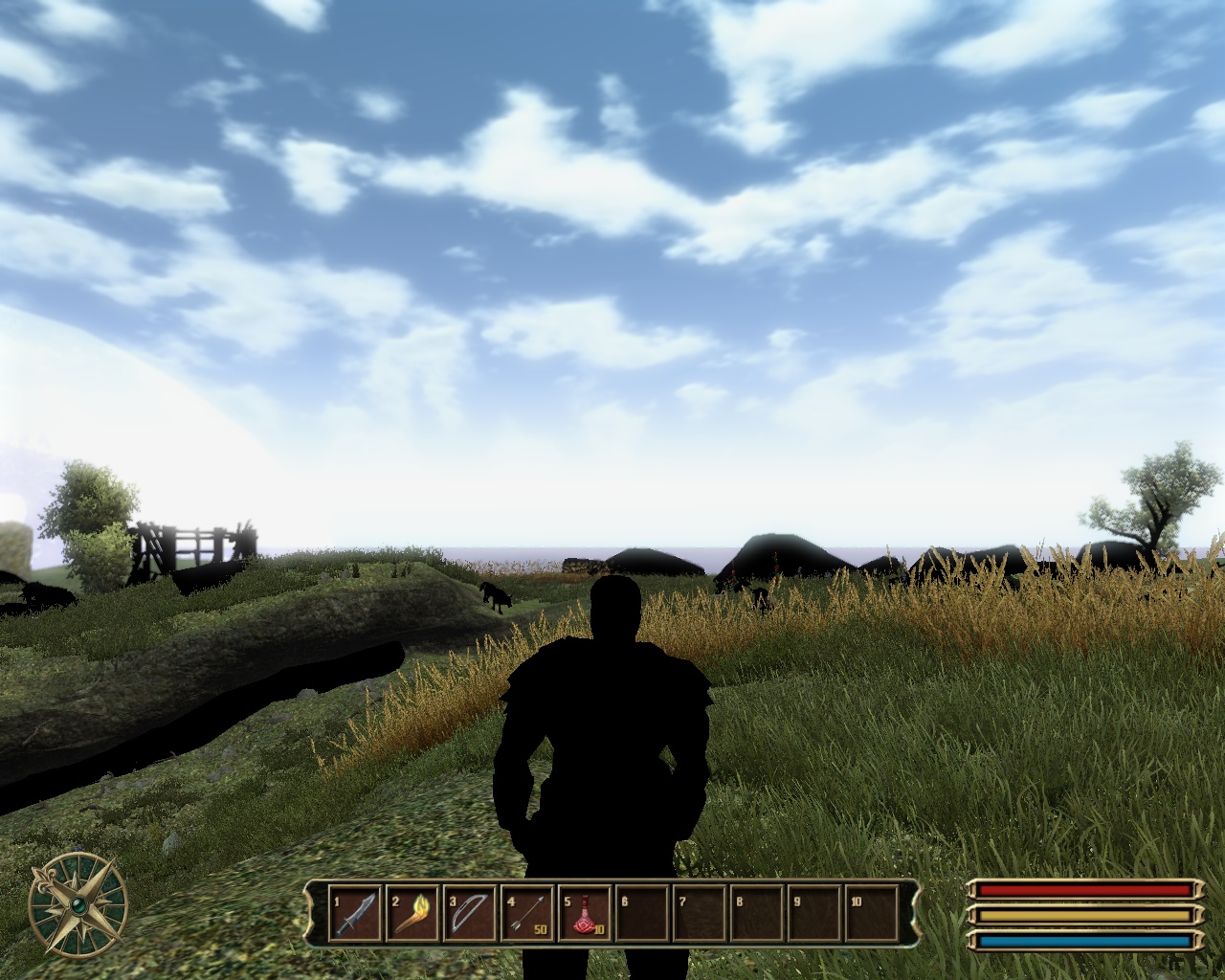Use the red potion in slot 5
The image size is (1225, 980).
click(586, 914)
